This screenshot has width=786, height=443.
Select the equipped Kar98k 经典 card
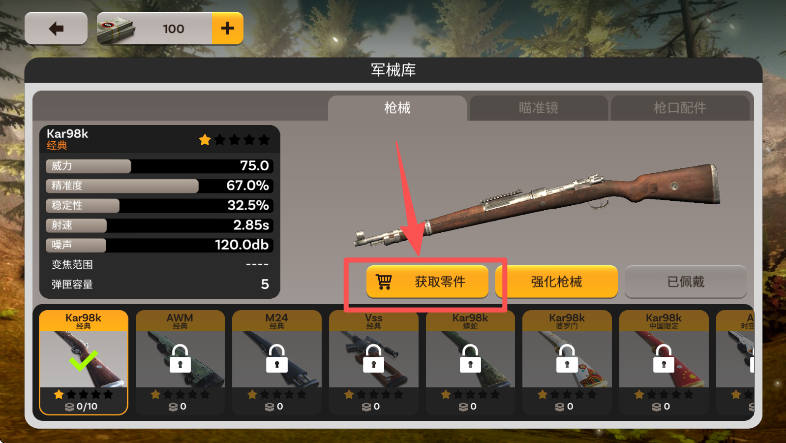[84, 361]
